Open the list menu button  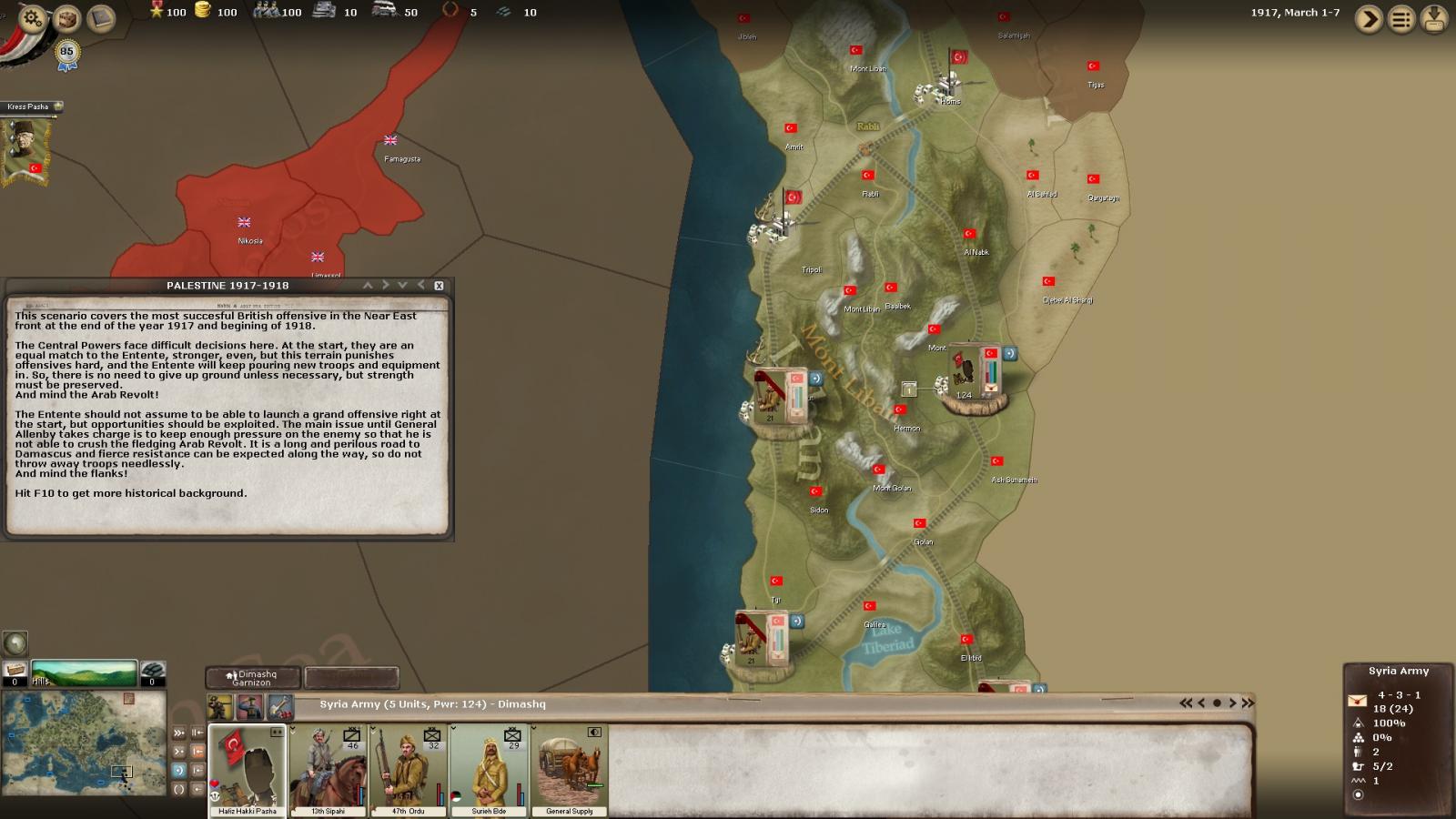1401,19
